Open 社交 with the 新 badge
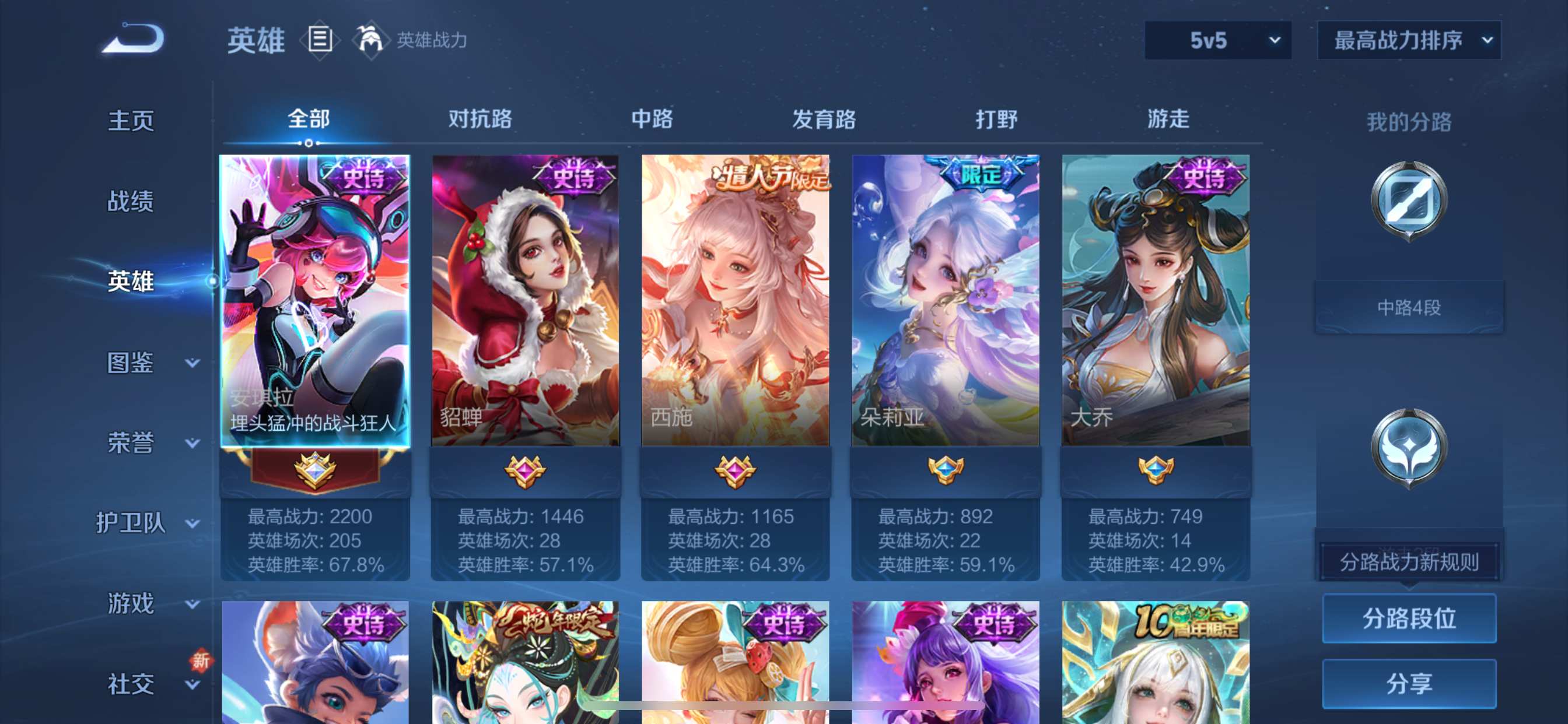The image size is (1568, 724). pos(129,684)
